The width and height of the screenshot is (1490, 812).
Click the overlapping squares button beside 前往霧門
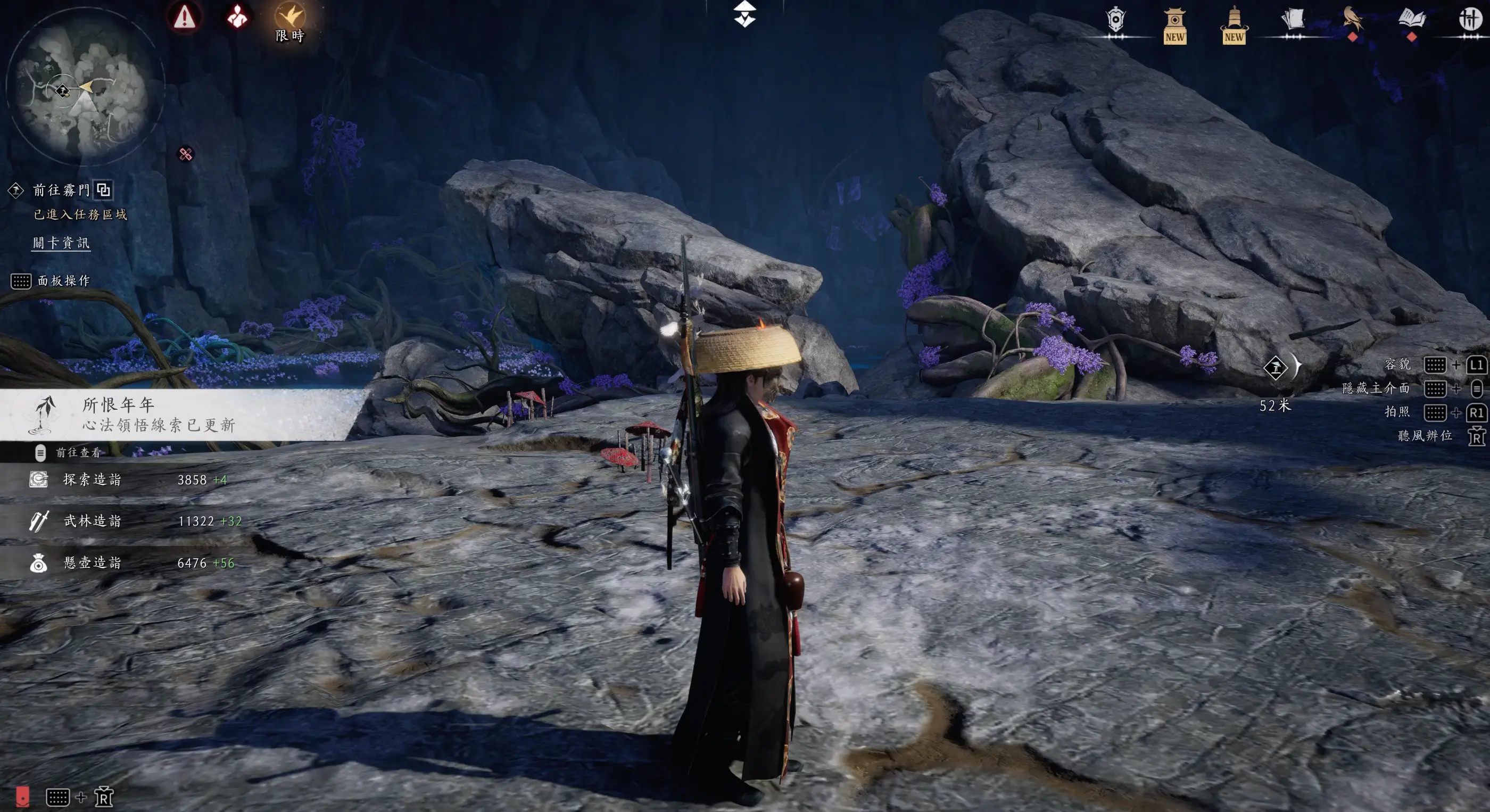pyautogui.click(x=104, y=190)
